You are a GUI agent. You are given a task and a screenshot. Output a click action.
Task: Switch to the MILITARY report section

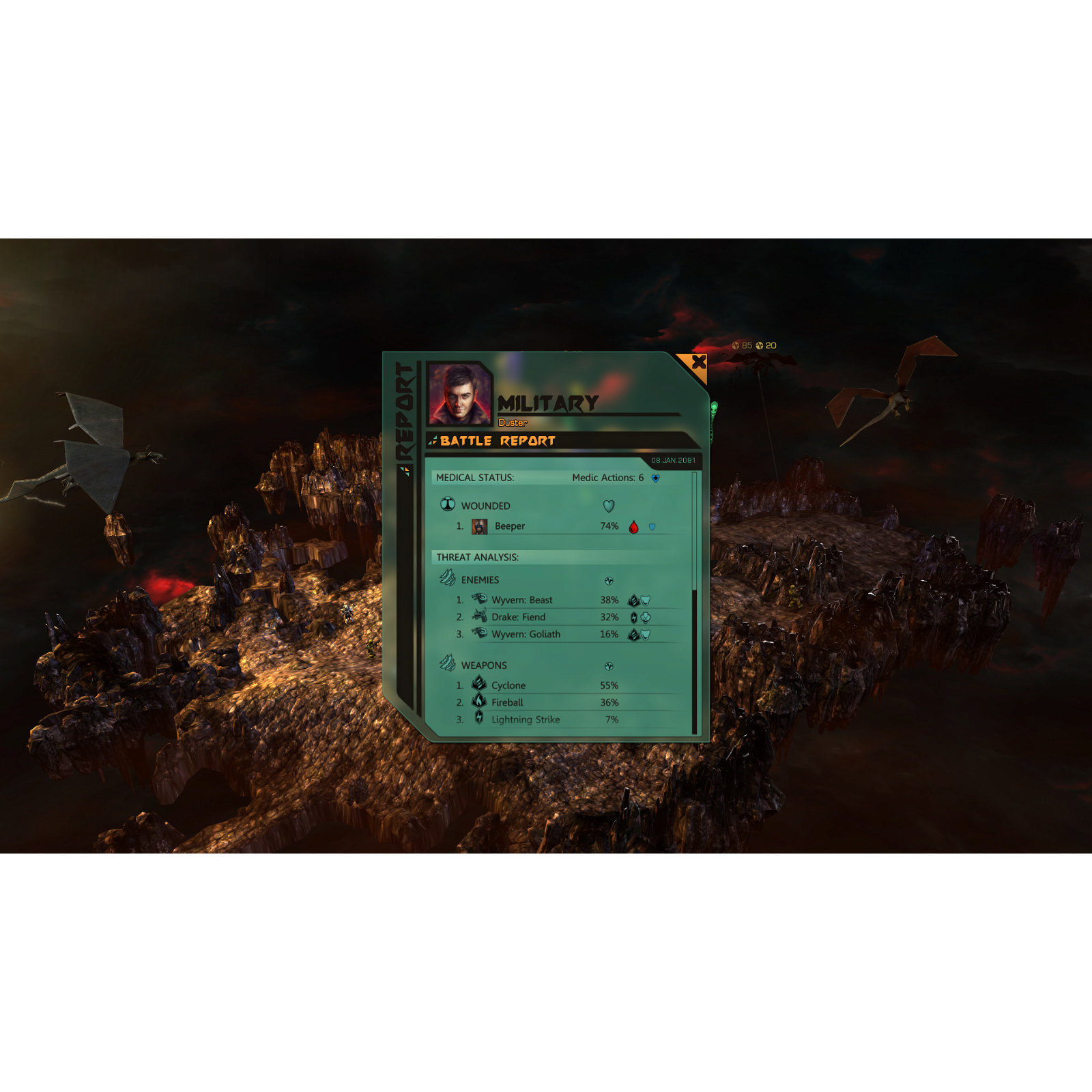click(x=548, y=403)
